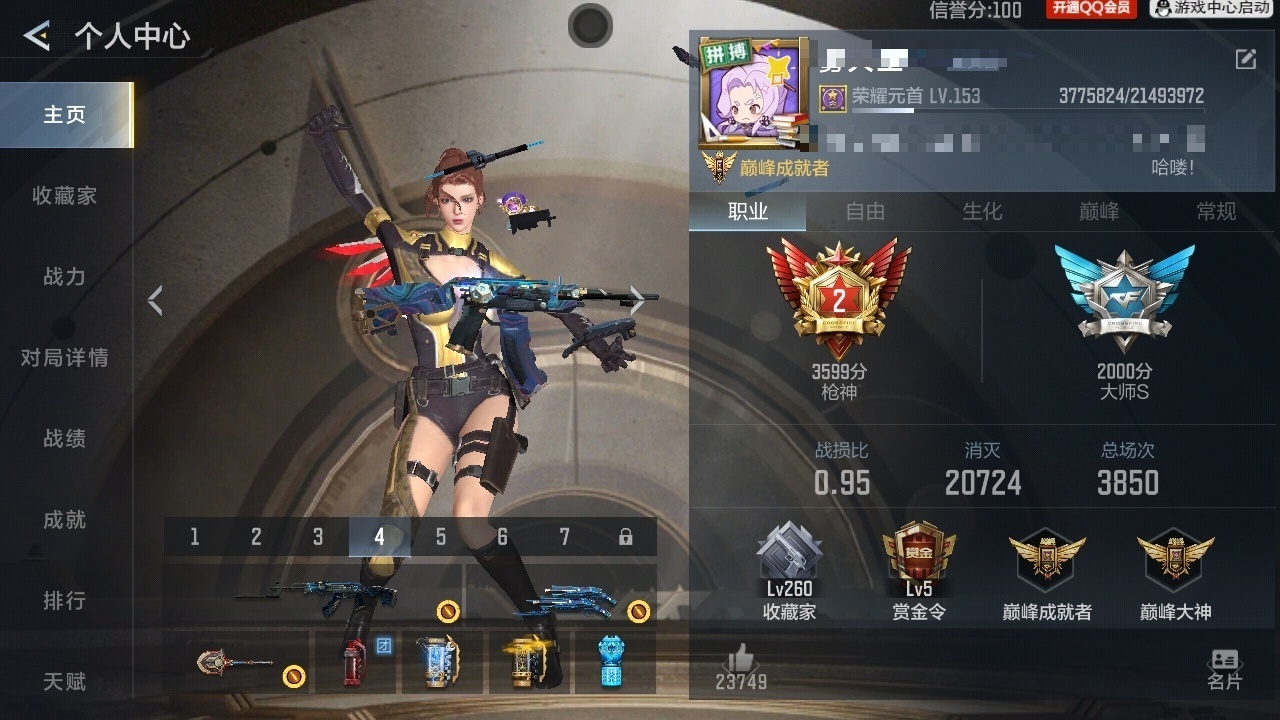Open the 收藏家 sidebar menu
Image resolution: width=1280 pixels, height=720 pixels.
coord(65,196)
